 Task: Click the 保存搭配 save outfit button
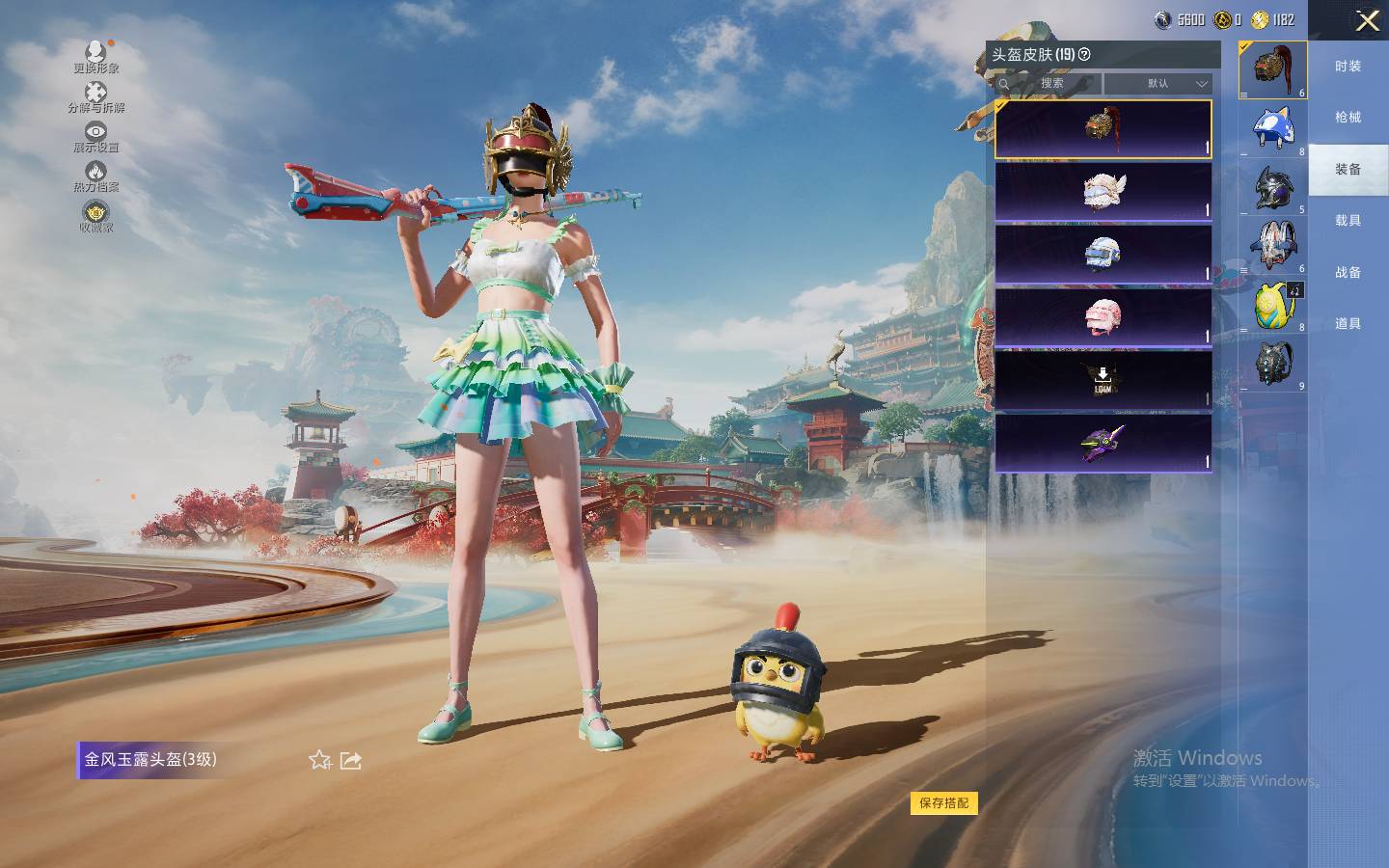(x=943, y=803)
